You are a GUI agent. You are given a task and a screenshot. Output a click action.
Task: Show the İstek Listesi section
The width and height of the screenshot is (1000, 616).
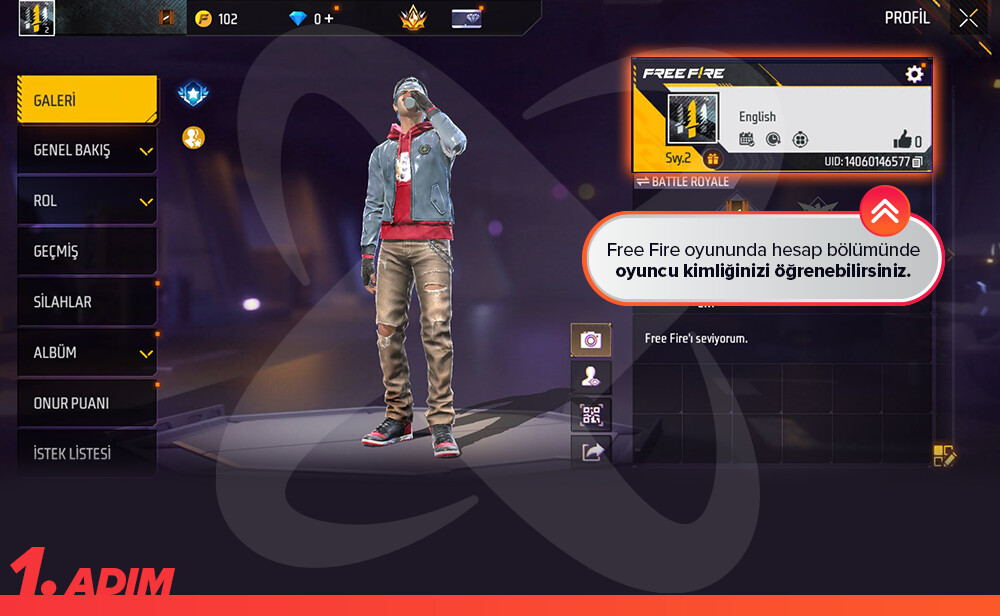click(86, 453)
